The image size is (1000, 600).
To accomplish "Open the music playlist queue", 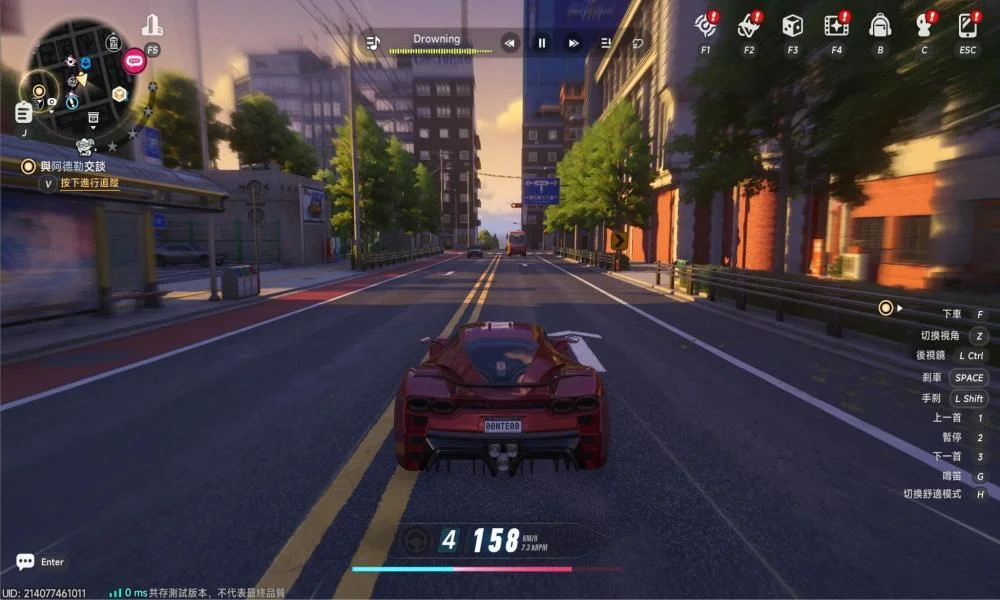I will click(x=605, y=43).
